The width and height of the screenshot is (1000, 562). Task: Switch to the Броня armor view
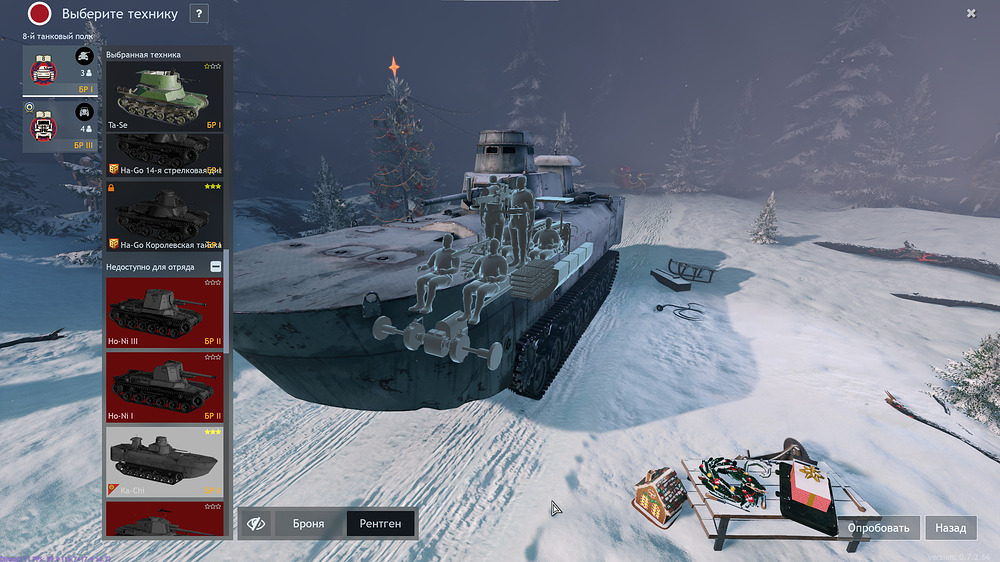308,523
